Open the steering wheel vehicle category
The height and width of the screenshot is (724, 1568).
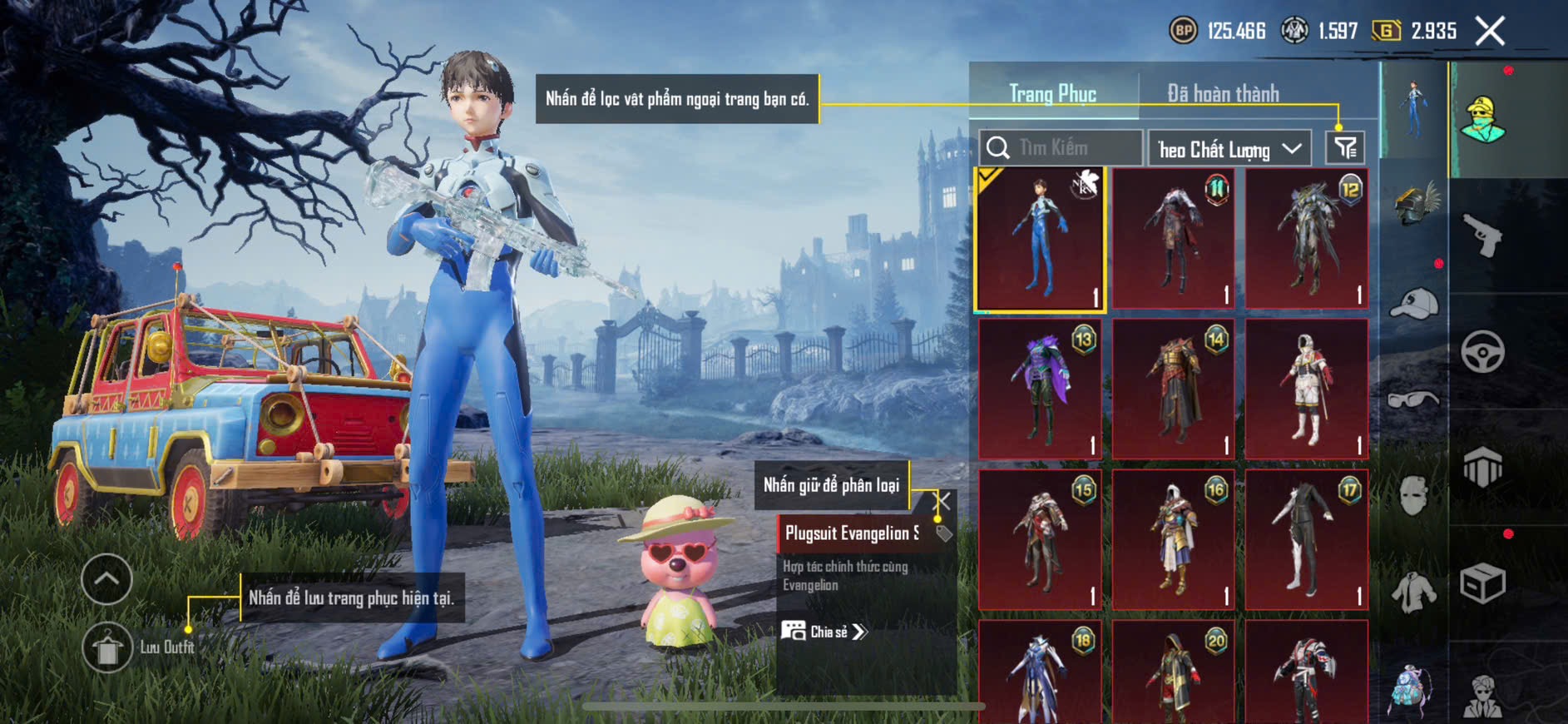tap(1482, 351)
